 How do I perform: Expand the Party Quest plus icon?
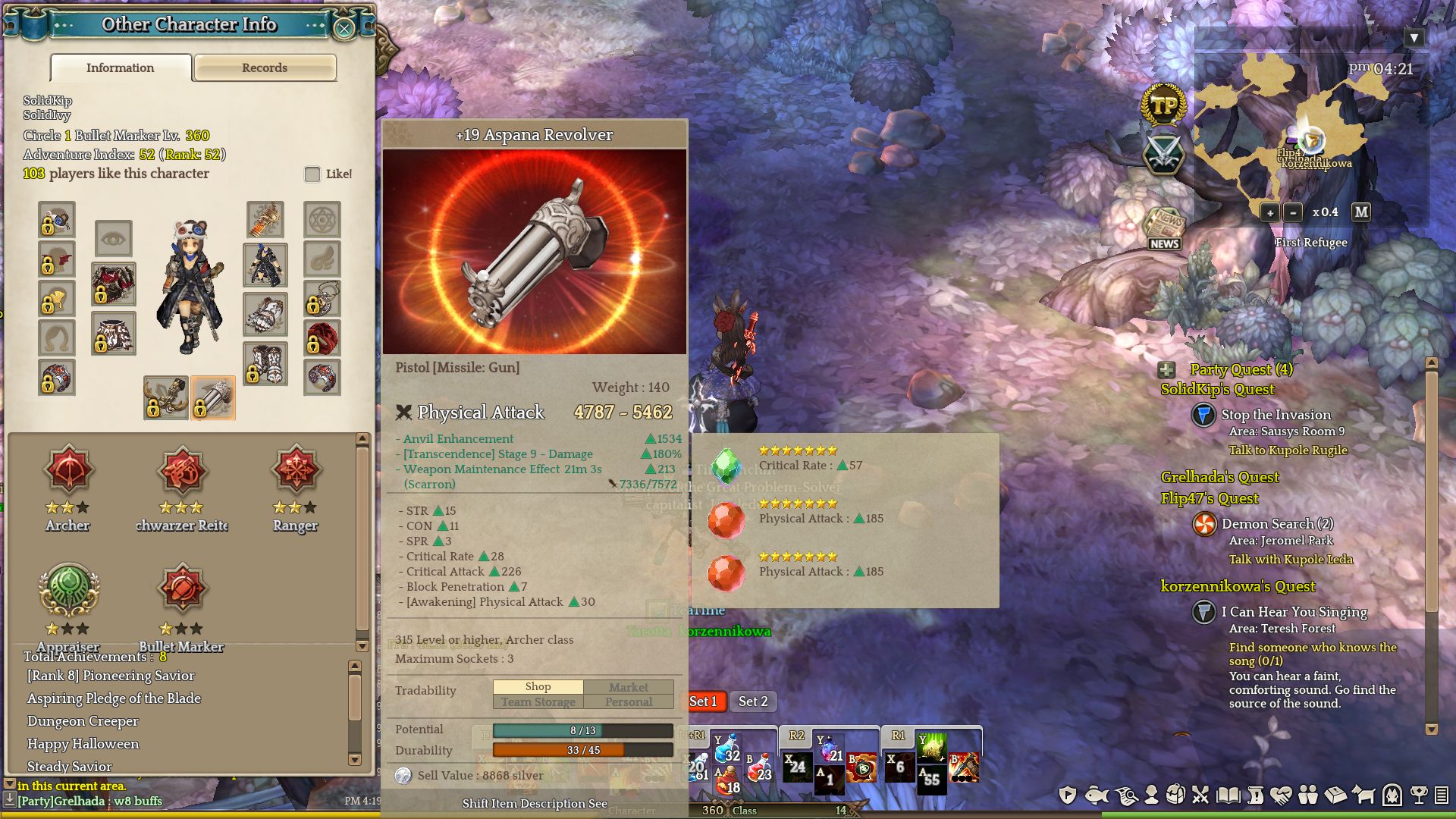tap(1166, 370)
